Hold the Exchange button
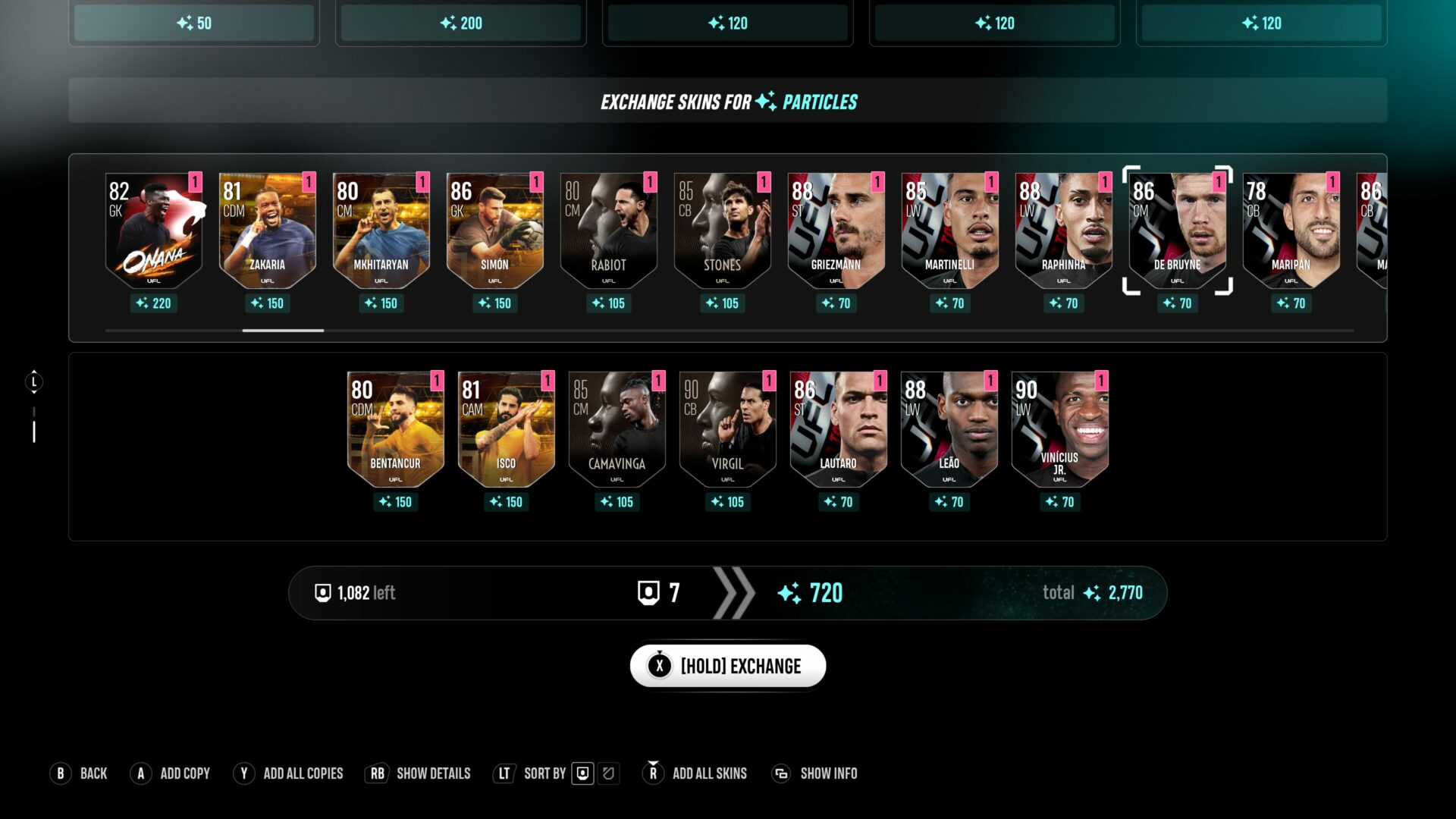 (727, 666)
